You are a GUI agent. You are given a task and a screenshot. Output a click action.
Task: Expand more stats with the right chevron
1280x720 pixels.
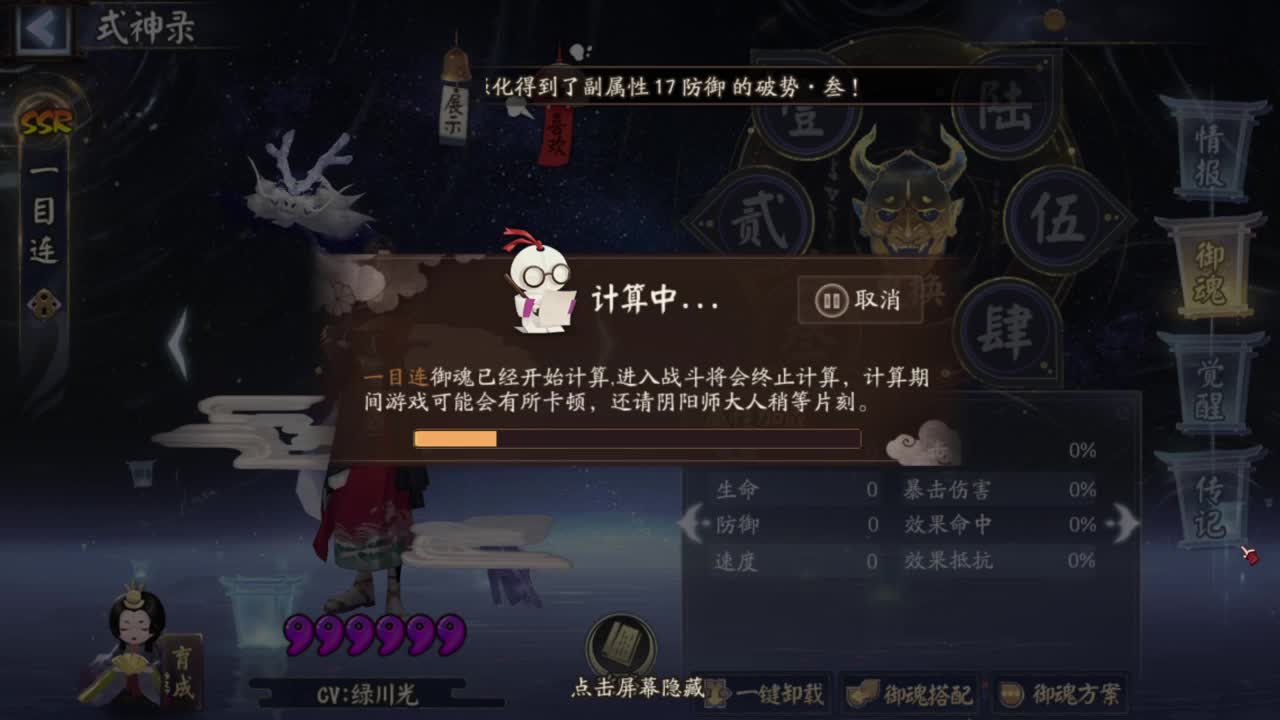(1124, 522)
